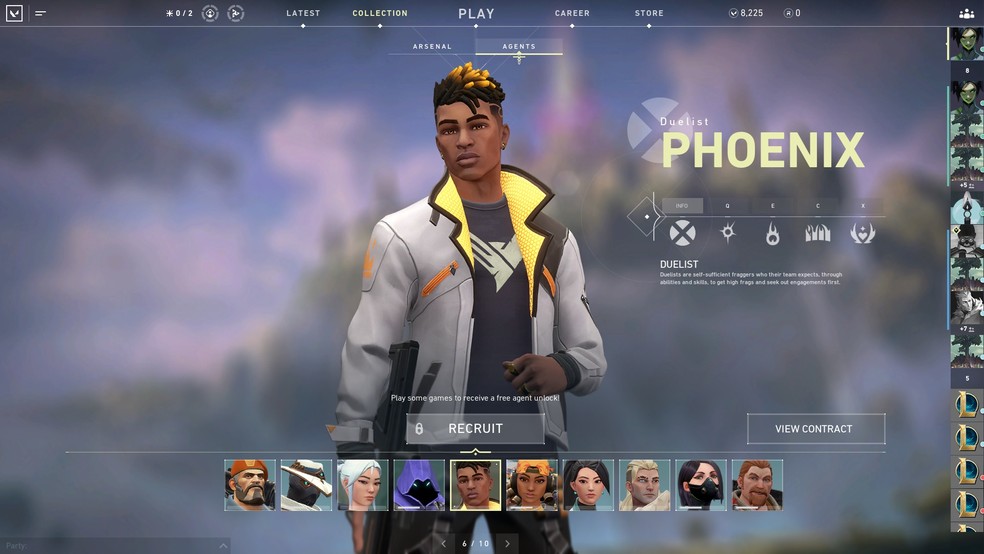Open the hamburger menu at top-left
This screenshot has height=554, width=984.
(x=40, y=14)
